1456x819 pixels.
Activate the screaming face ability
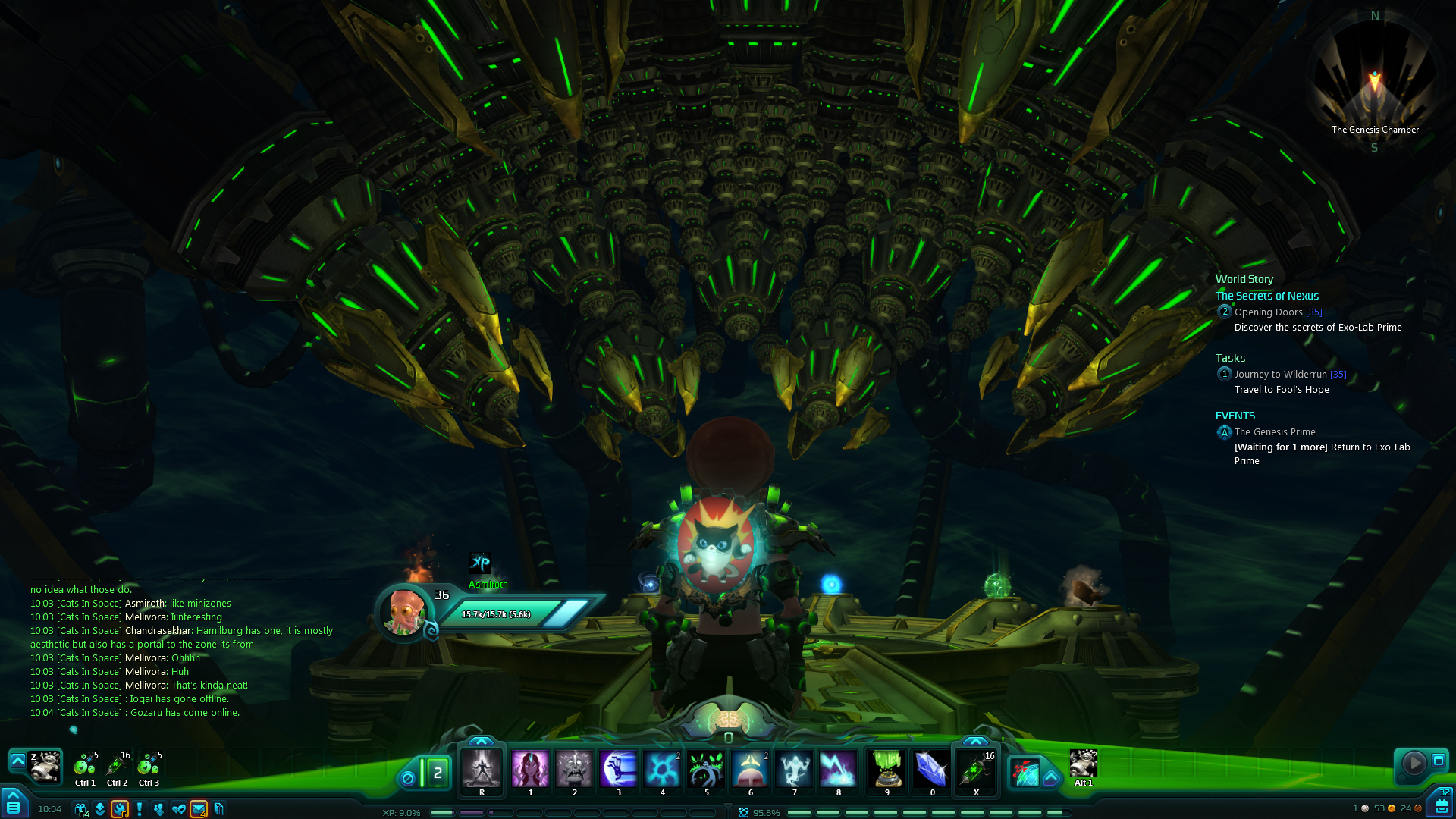tap(574, 769)
